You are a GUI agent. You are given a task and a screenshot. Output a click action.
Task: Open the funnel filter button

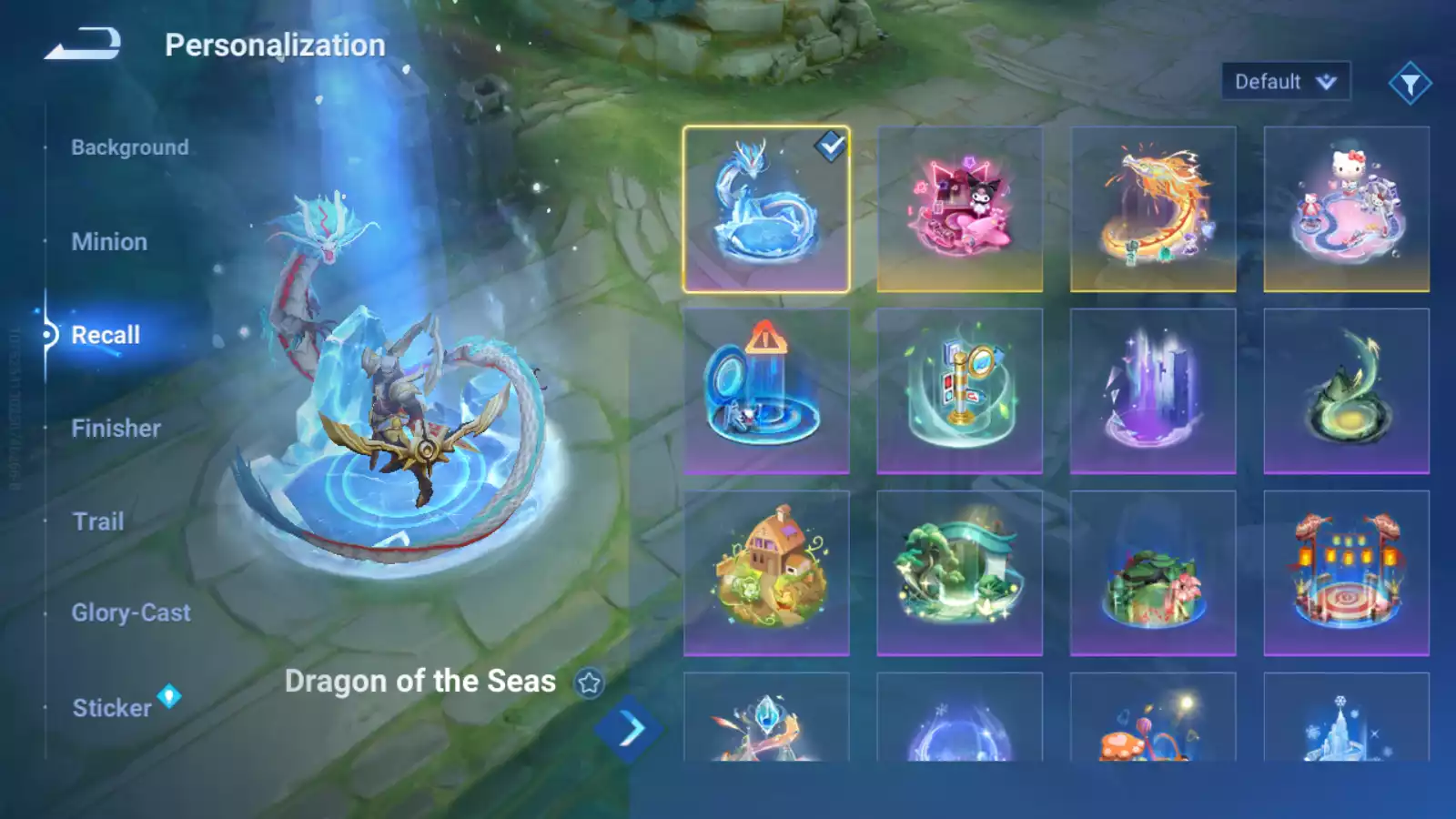(1410, 84)
